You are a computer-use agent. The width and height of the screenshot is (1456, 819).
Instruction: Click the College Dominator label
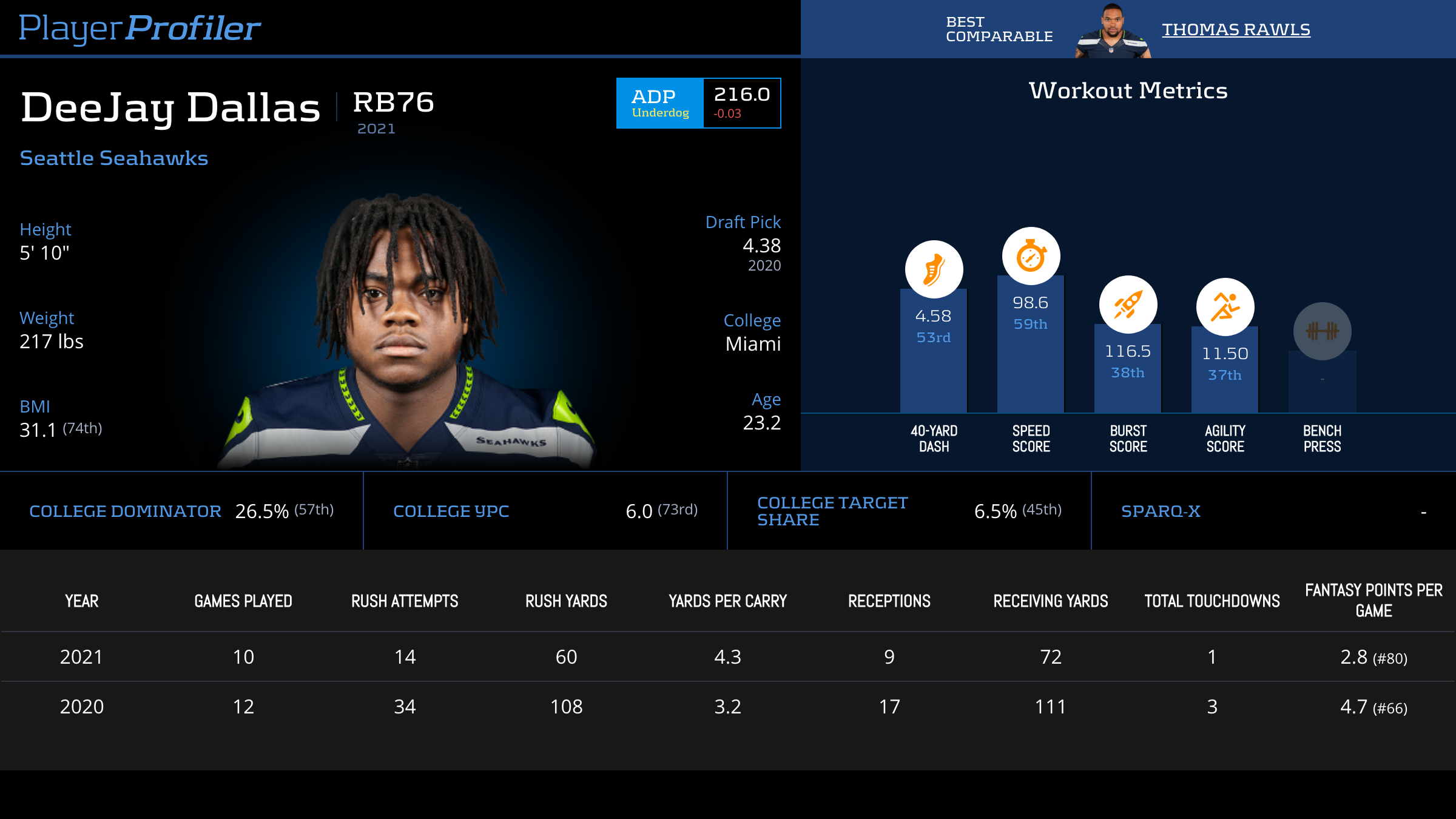(x=125, y=511)
